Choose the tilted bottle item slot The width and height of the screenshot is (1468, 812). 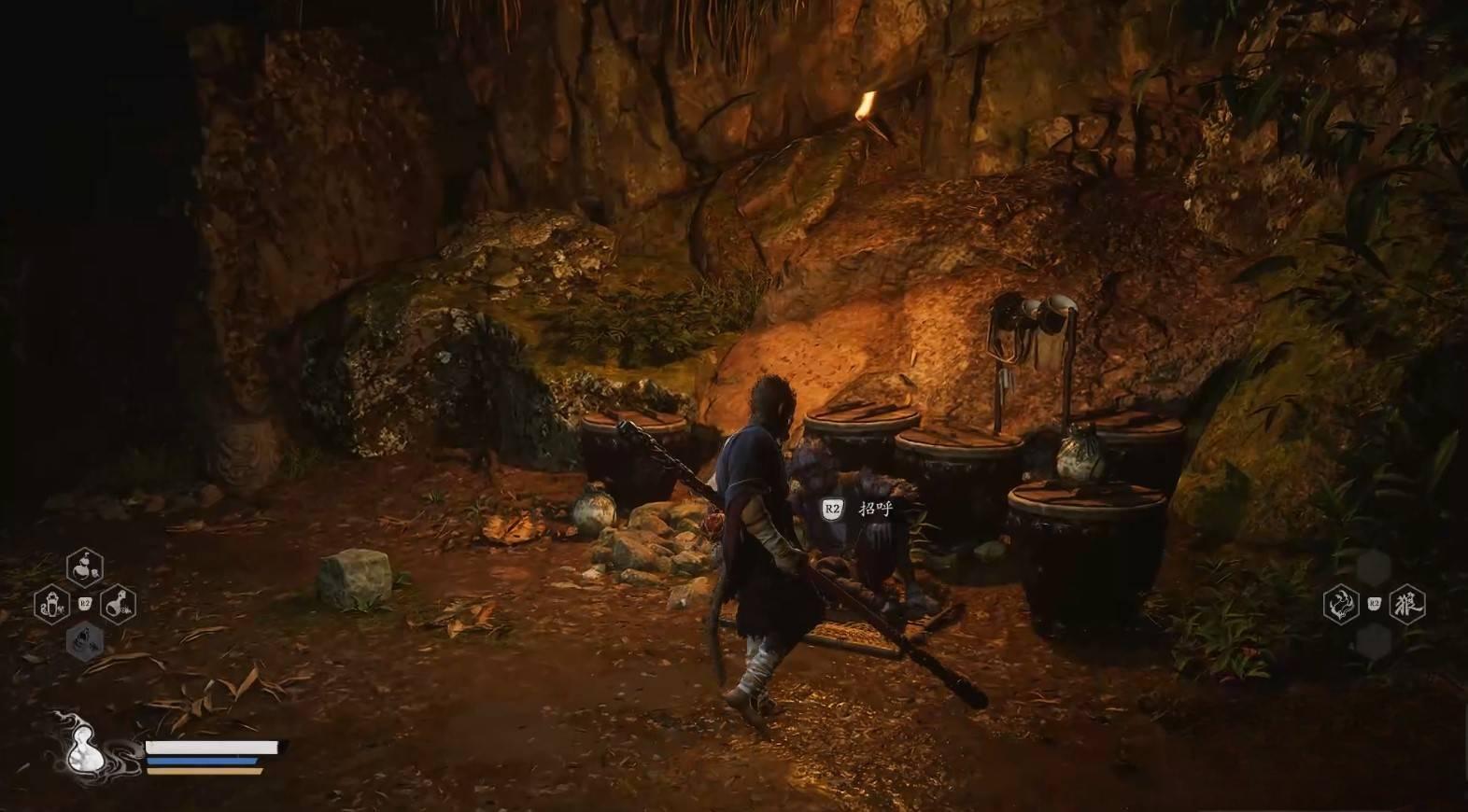point(119,605)
